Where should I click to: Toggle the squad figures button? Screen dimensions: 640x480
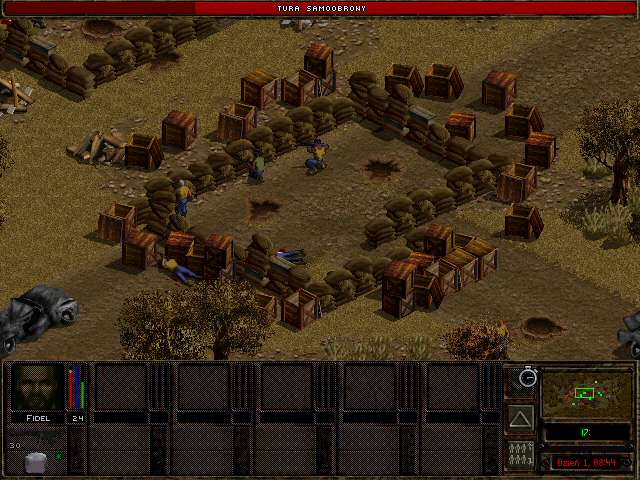[x=521, y=454]
